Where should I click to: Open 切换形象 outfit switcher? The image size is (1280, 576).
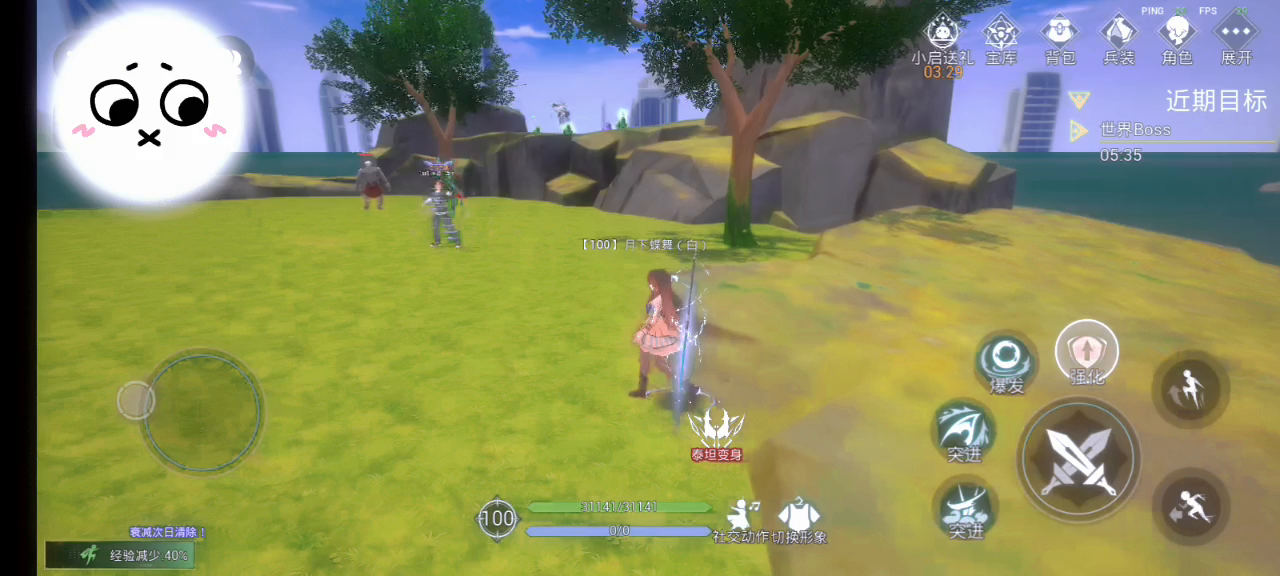(x=798, y=517)
